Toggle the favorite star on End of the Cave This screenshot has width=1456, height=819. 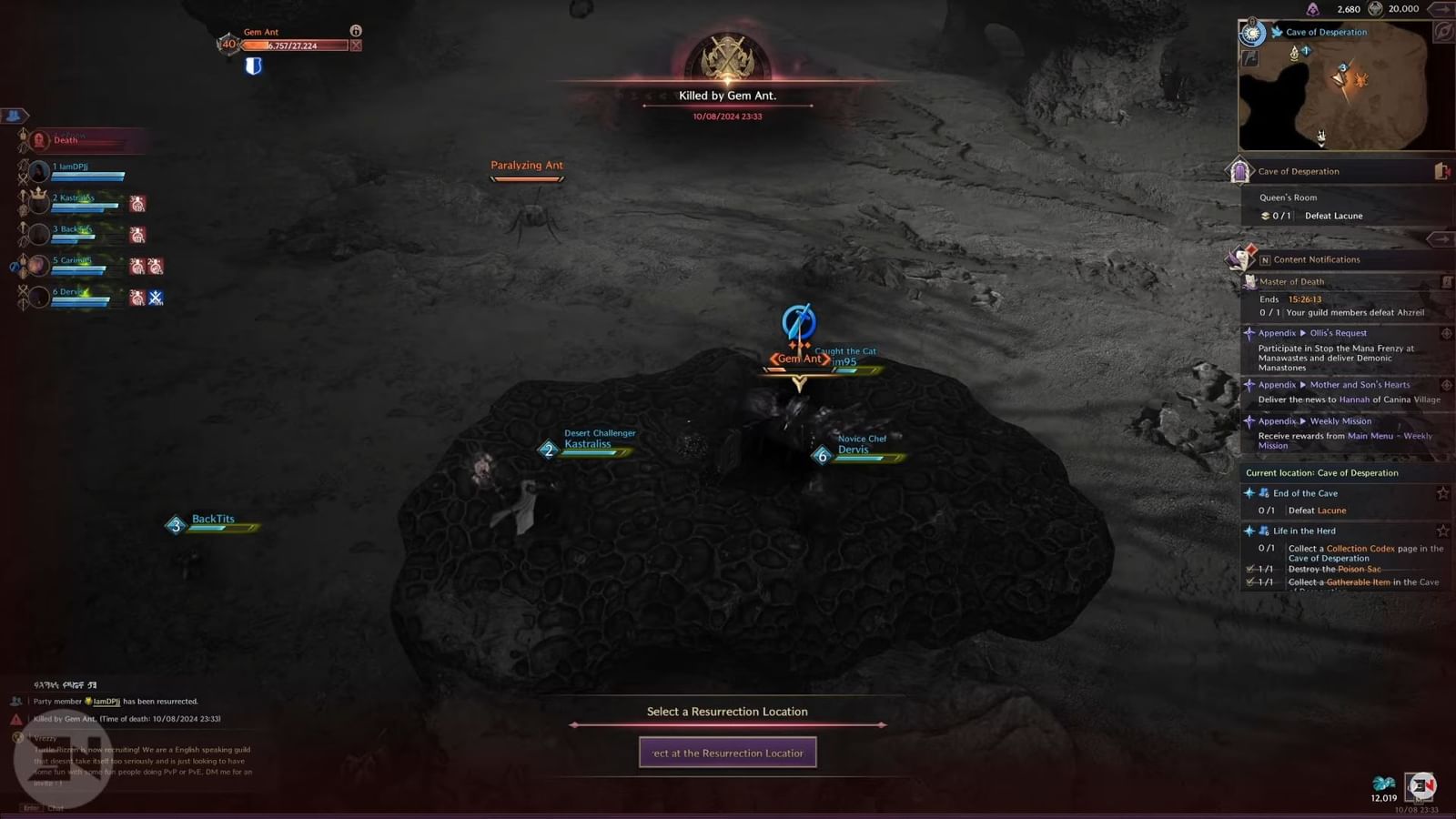point(1442,494)
